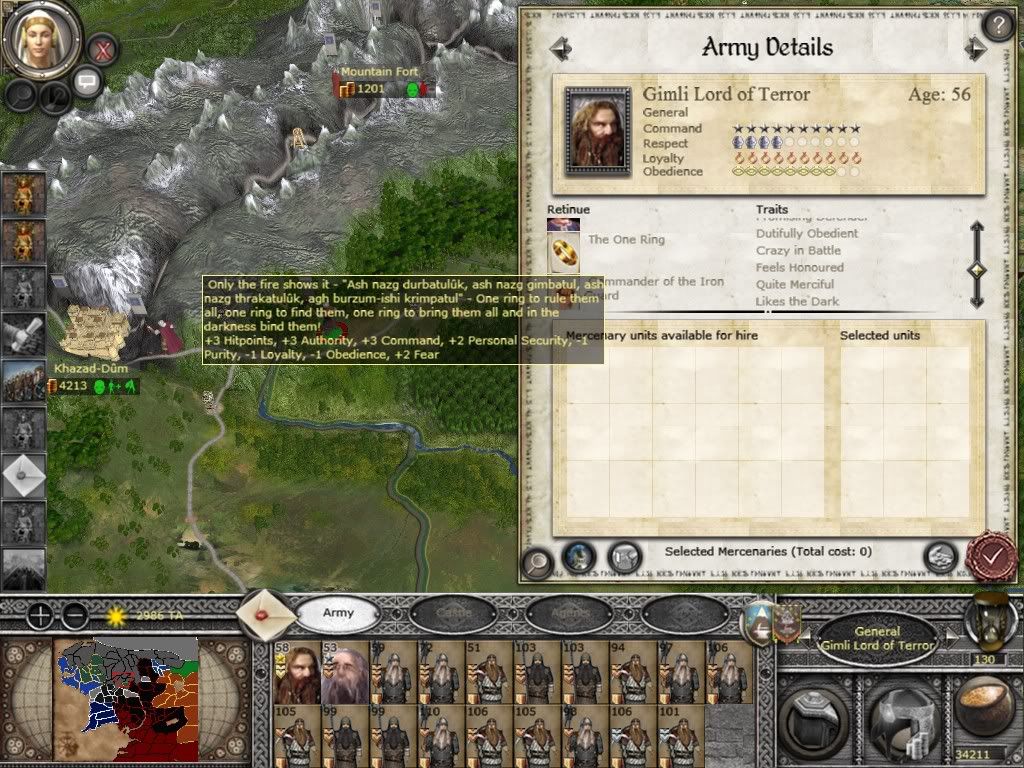Select Gimli's unit card in the army panel
The height and width of the screenshot is (768, 1024).
(x=296, y=670)
